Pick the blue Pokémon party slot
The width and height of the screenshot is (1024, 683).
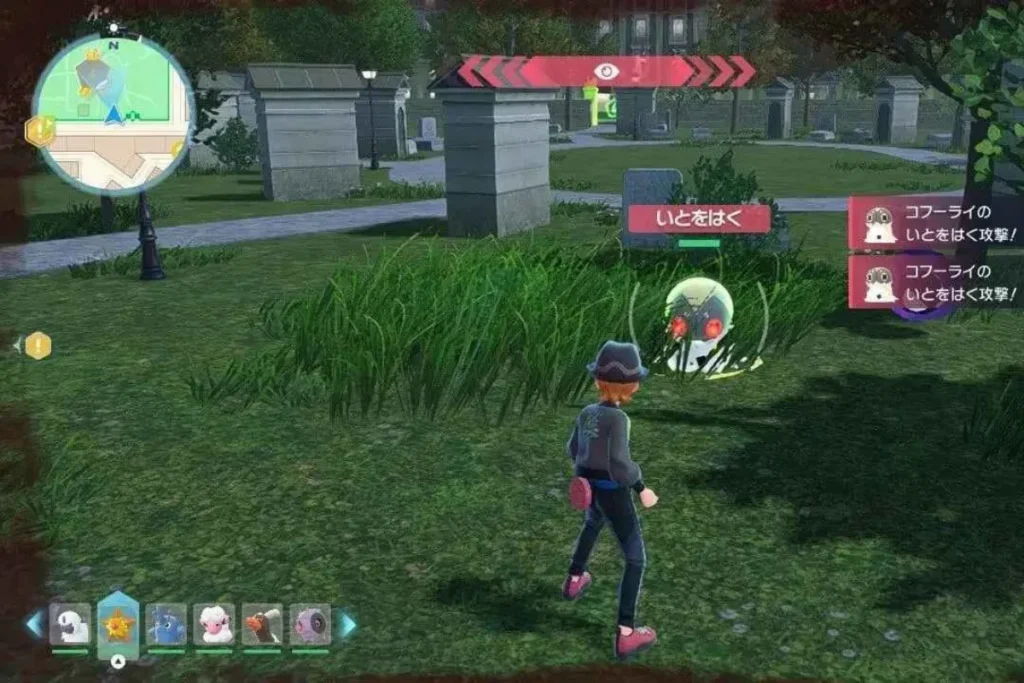(x=166, y=625)
